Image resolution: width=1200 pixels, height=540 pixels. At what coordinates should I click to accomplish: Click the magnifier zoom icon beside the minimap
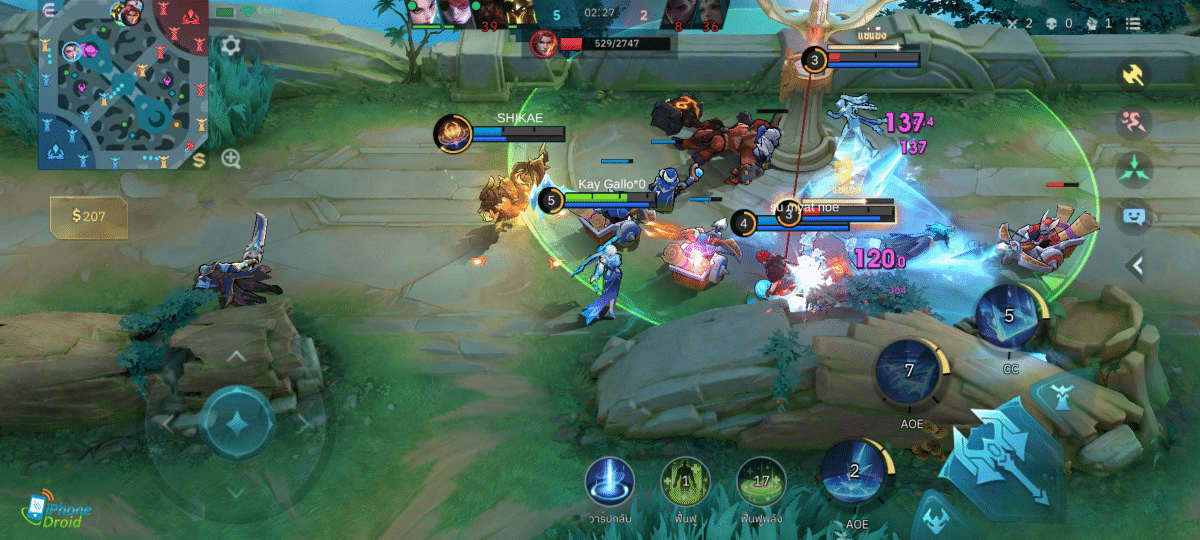pos(231,159)
